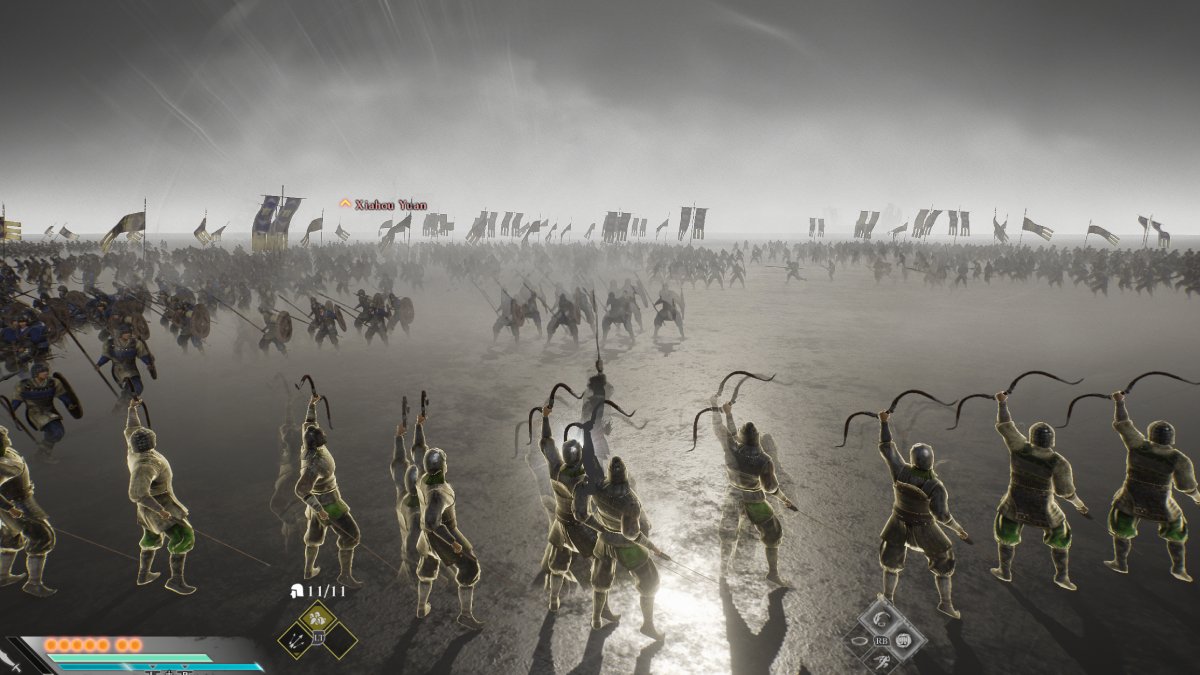Image resolution: width=1200 pixels, height=675 pixels.
Task: Choose the curved horn item slot
Action: pyautogui.click(x=882, y=619)
